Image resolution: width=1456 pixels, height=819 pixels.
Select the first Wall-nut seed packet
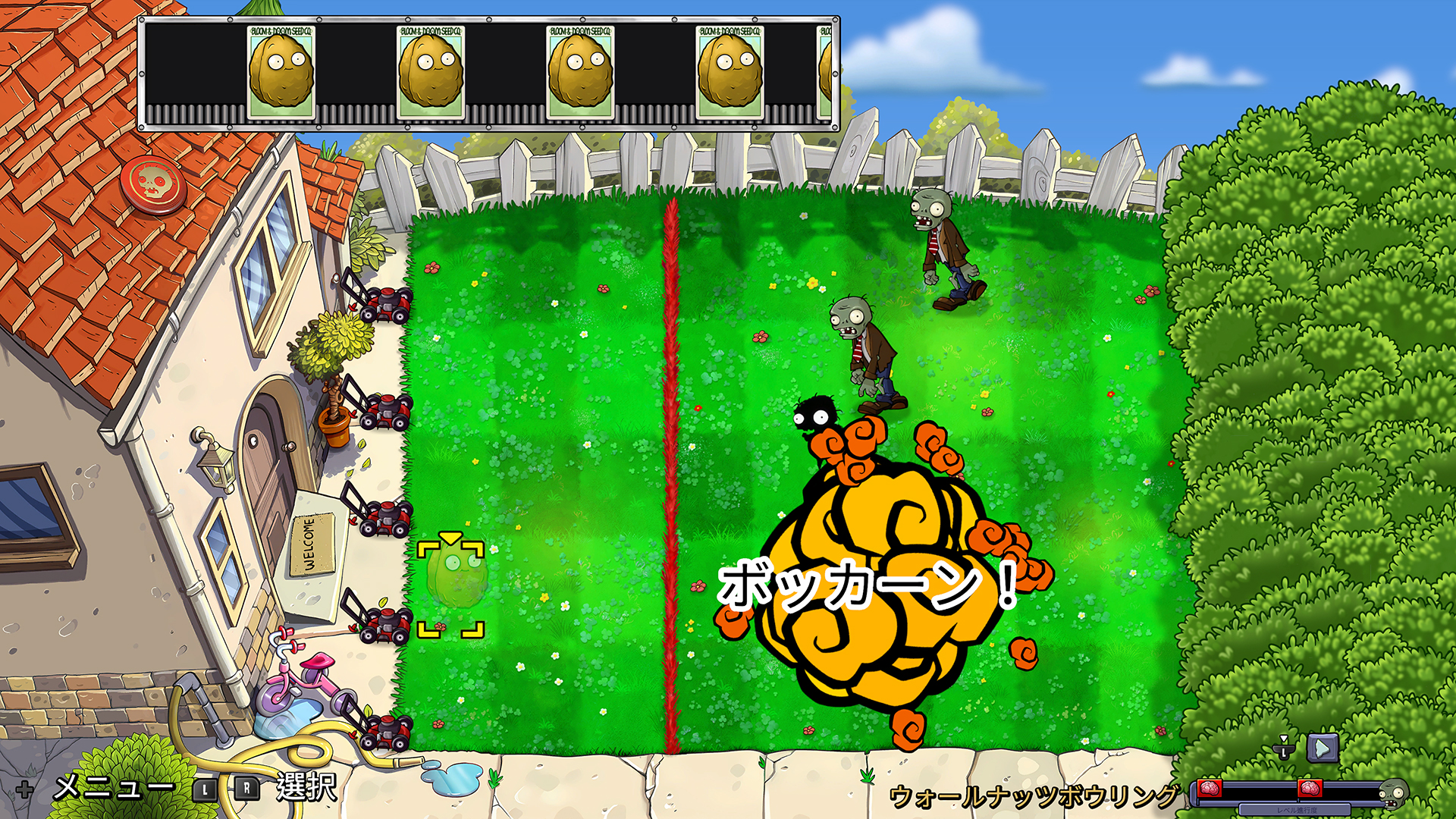click(281, 72)
